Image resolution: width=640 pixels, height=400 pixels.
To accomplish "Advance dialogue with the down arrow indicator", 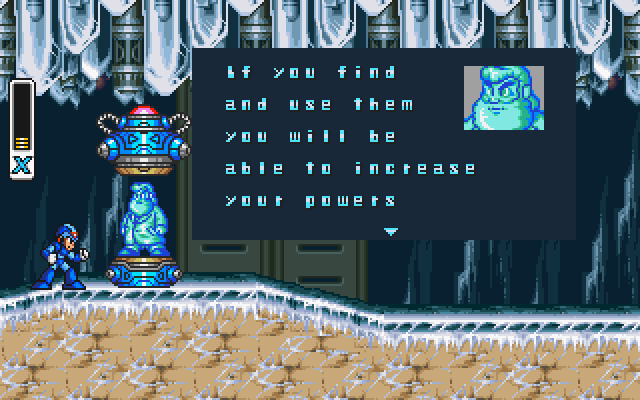I will [391, 230].
